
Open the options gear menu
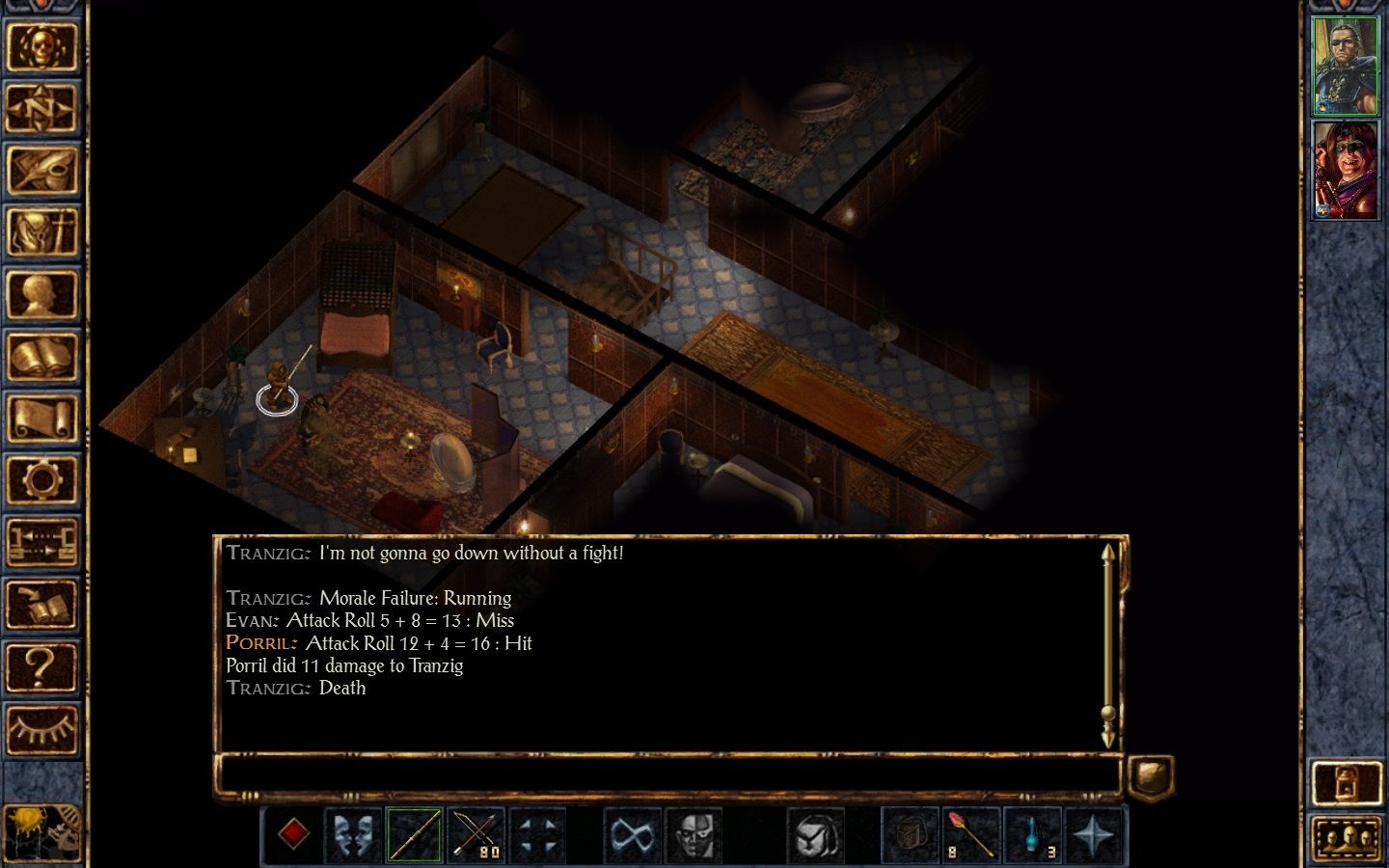[x=41, y=480]
